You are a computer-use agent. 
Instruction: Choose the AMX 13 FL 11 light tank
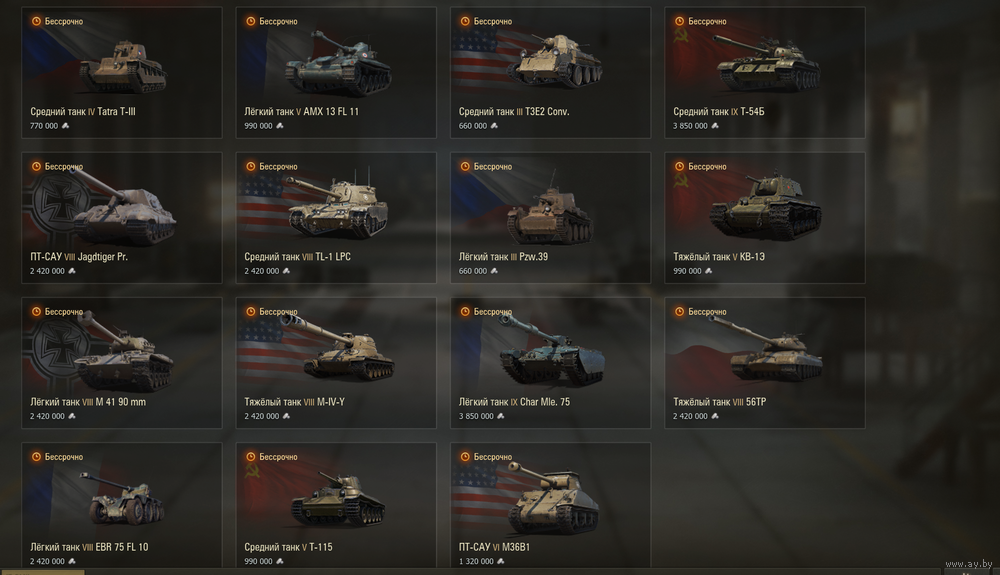click(x=336, y=72)
